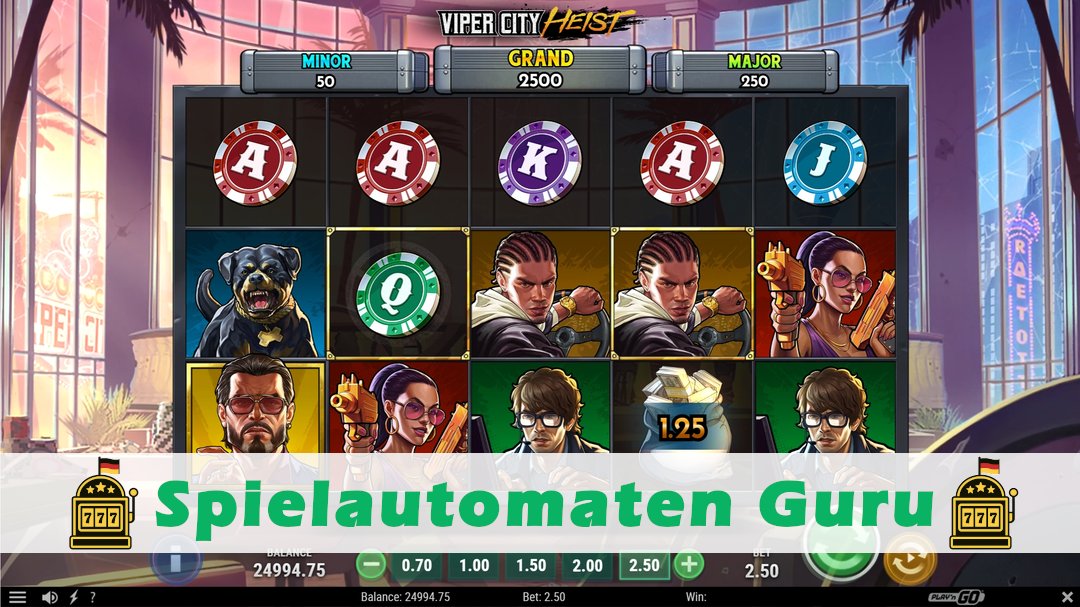Choose the 1.00 bet value
Viewport: 1080px width, 607px height.
pyautogui.click(x=473, y=565)
